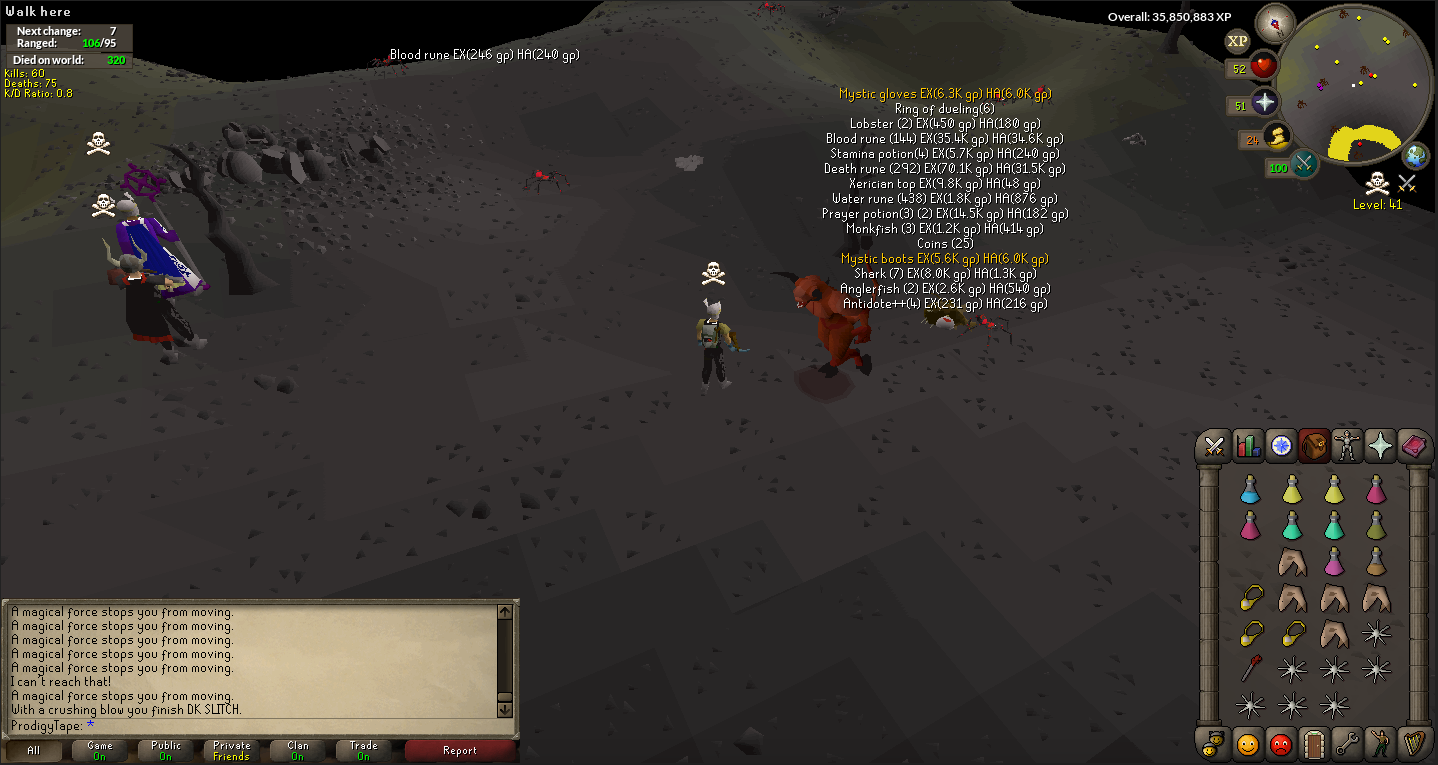Toggle quick prayers with the prayer orb
Viewport: 1438px width, 765px height.
coord(1265,102)
